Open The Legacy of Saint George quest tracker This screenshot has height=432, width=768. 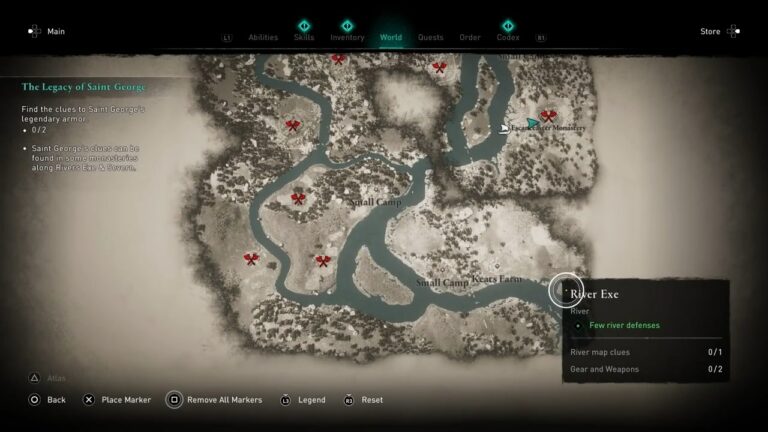tap(84, 87)
